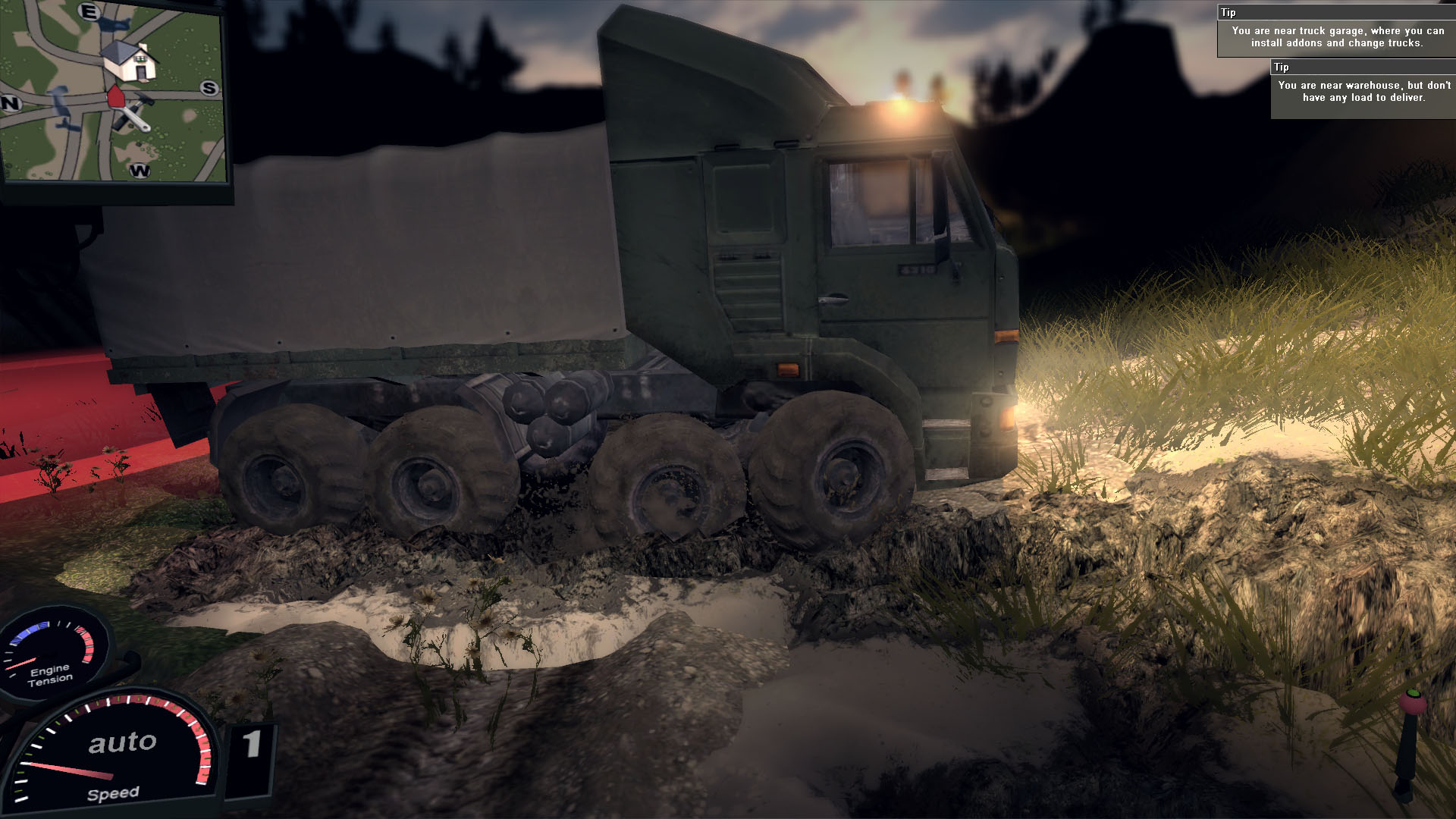Click the minimap in the corner
The image size is (1456, 819).
coord(114,91)
